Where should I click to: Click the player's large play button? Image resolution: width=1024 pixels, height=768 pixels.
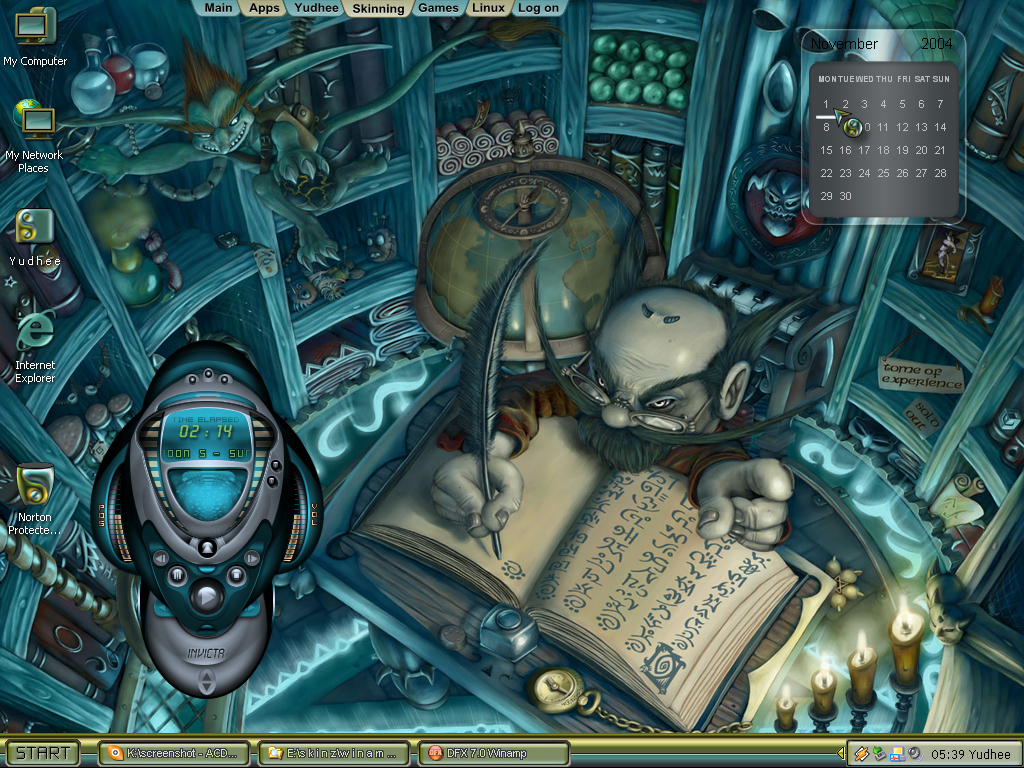[x=206, y=597]
